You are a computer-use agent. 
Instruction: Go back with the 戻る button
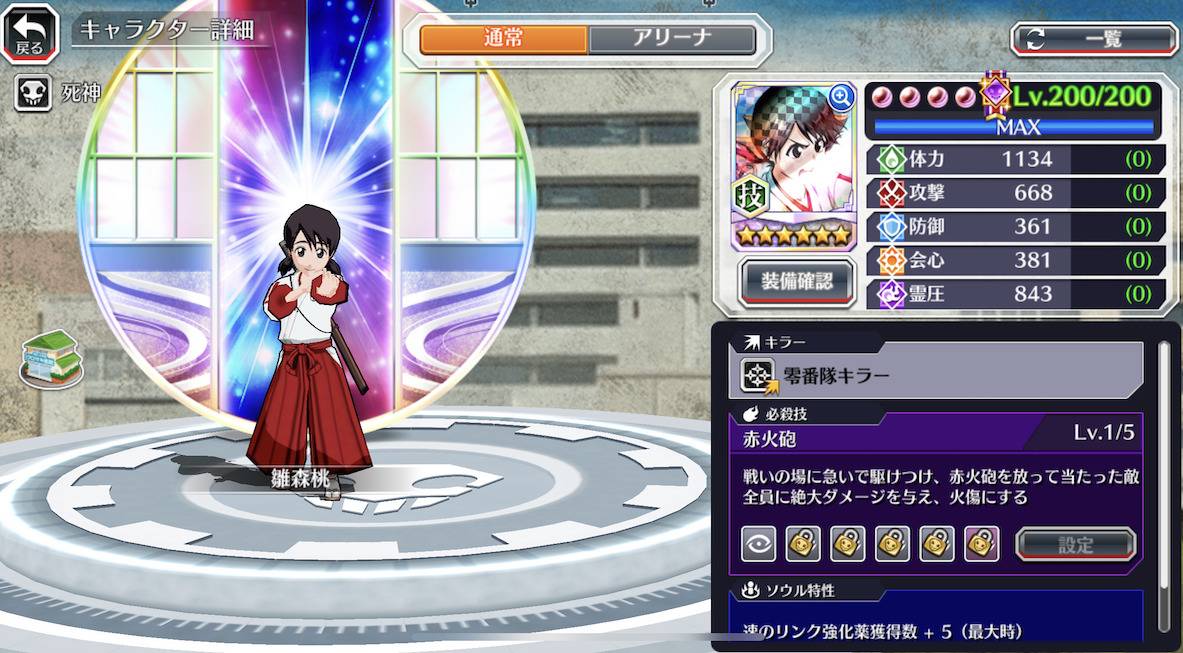coord(30,34)
